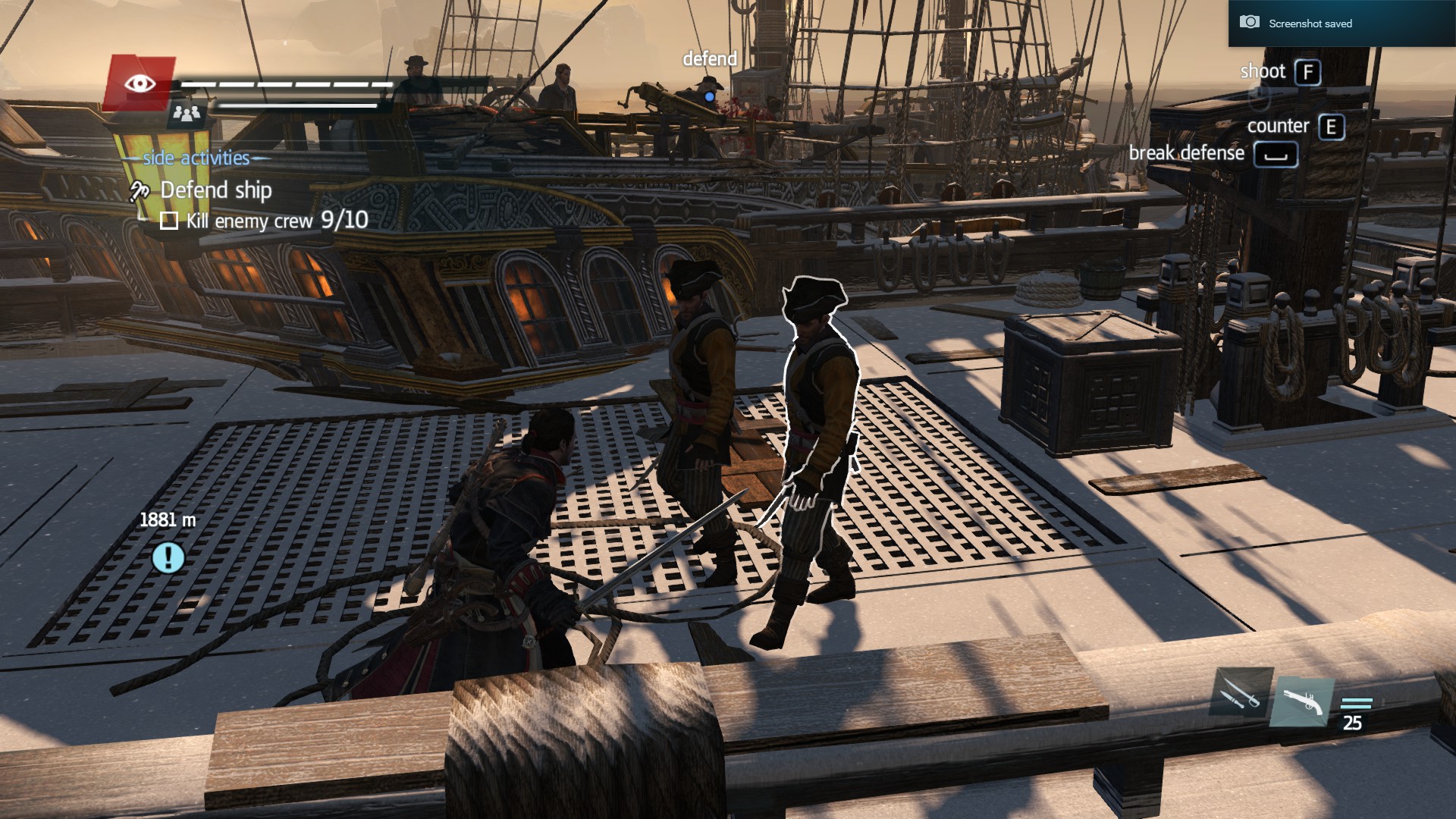
Task: Click the blue defend target marker
Action: pos(709,97)
